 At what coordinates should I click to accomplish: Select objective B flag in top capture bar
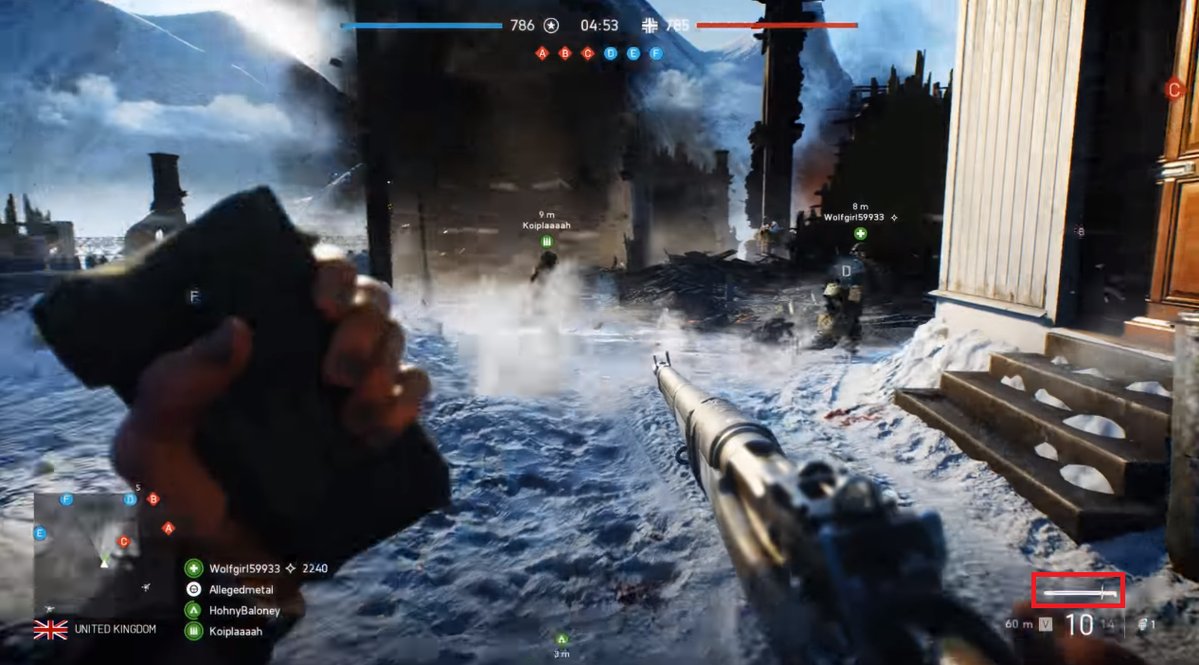click(x=565, y=53)
